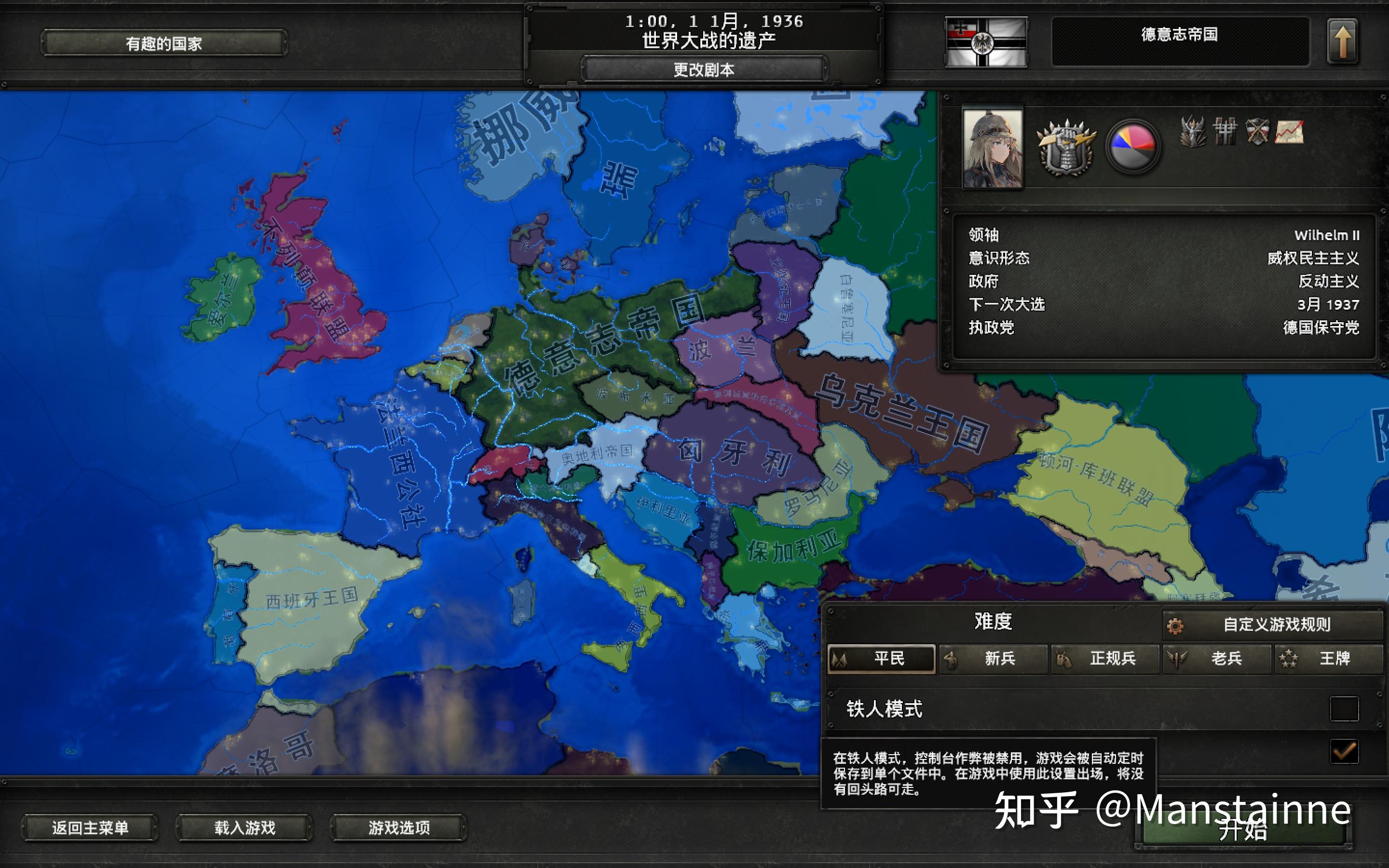
Task: Click 返回主菜单 to return to main menu
Action: (x=90, y=829)
